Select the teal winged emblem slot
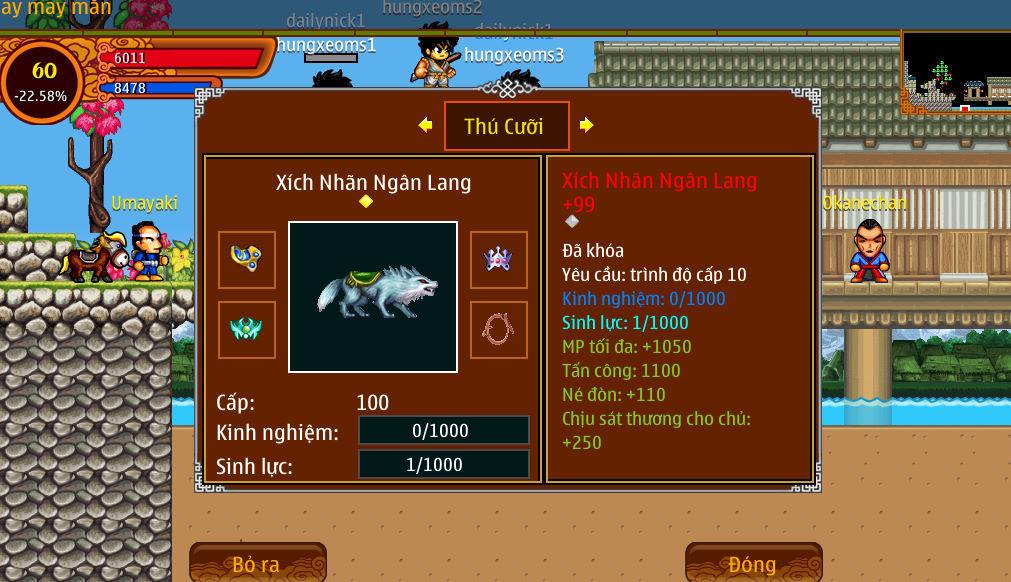Screen dimensions: 1011x582 [247, 330]
